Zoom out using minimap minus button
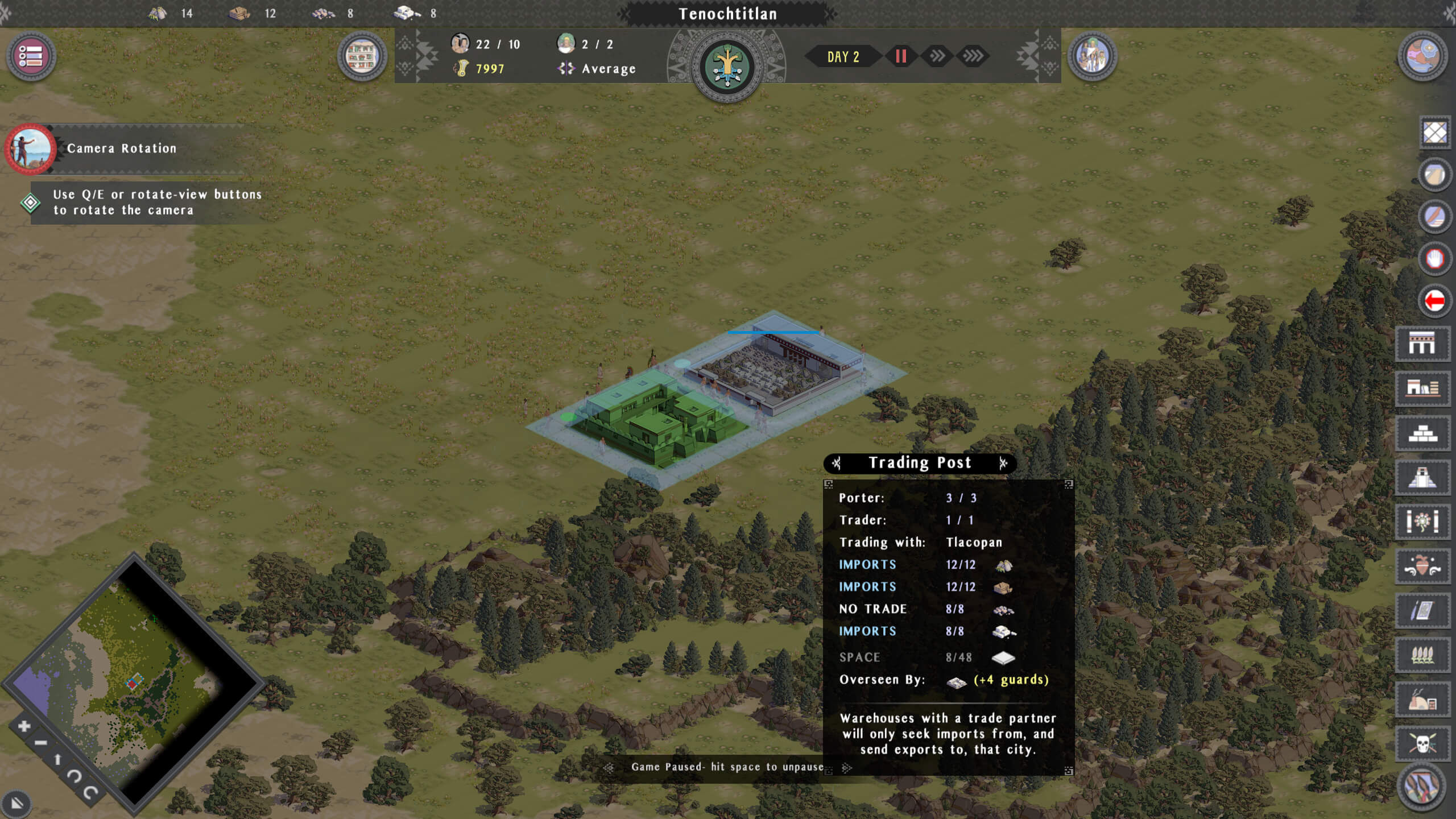1456x819 pixels. tap(40, 743)
